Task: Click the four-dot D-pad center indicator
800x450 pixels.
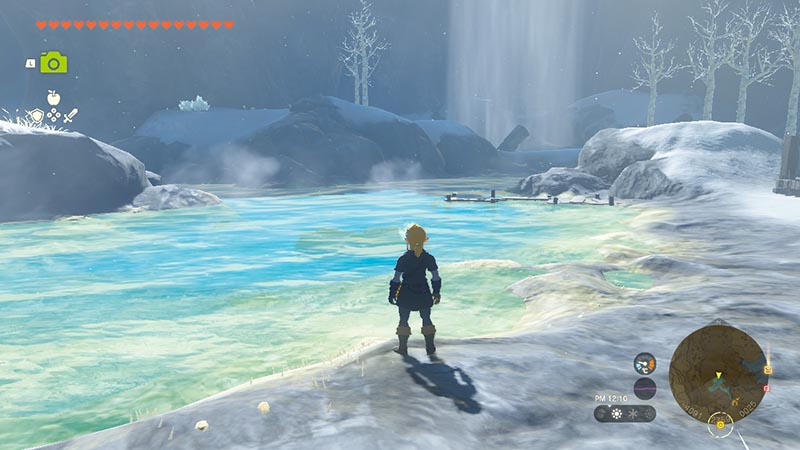Action: point(53,116)
